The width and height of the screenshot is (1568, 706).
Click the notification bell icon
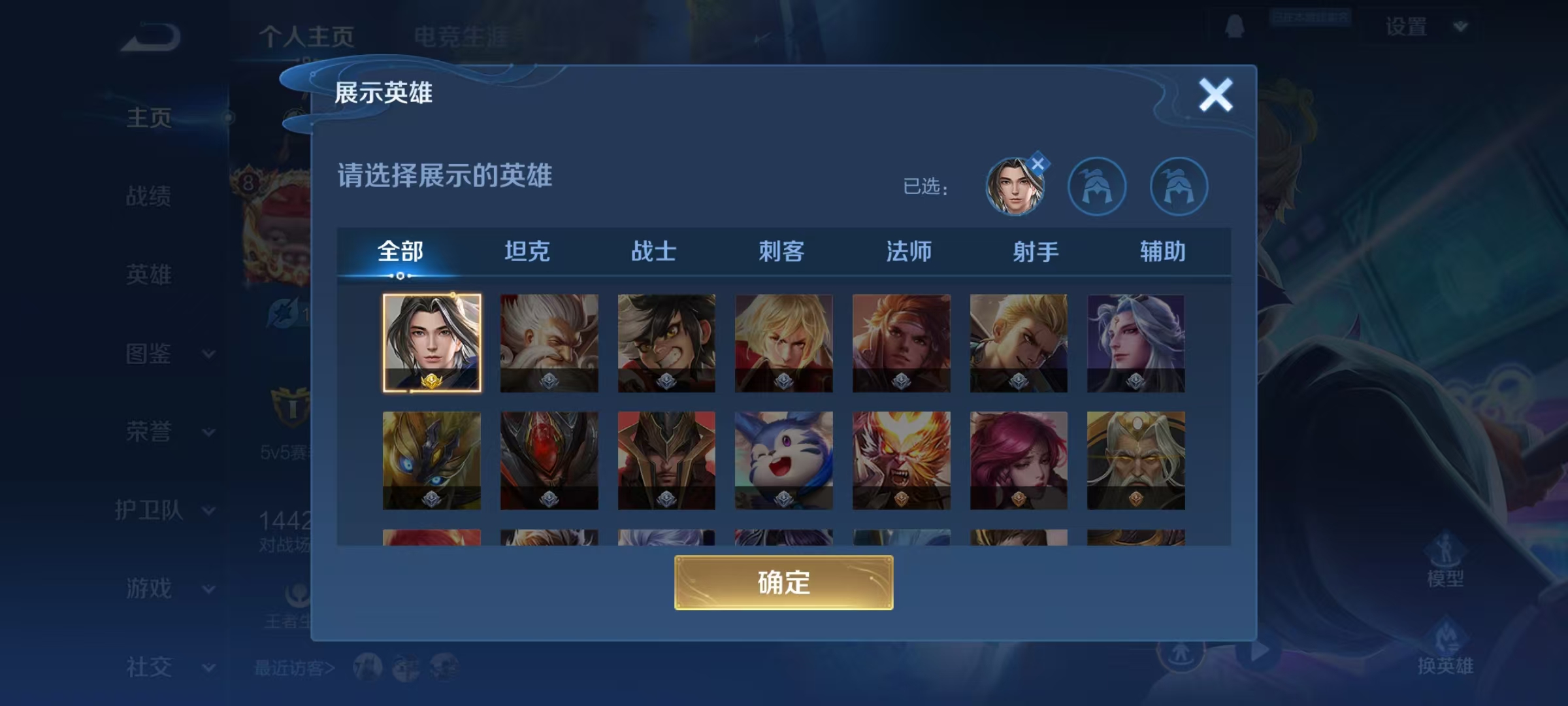point(1233,27)
